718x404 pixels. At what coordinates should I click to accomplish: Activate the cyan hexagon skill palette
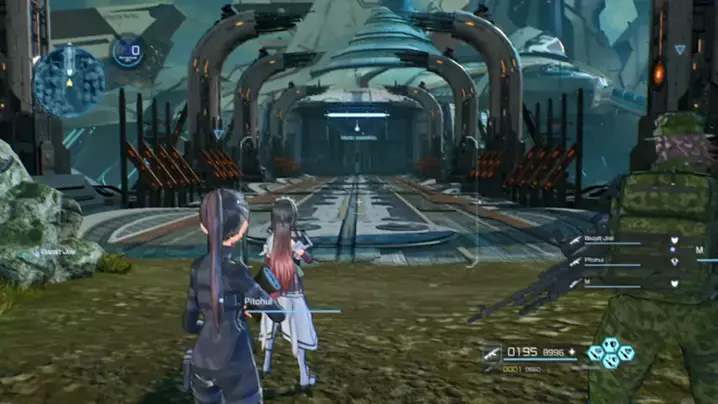click(609, 352)
